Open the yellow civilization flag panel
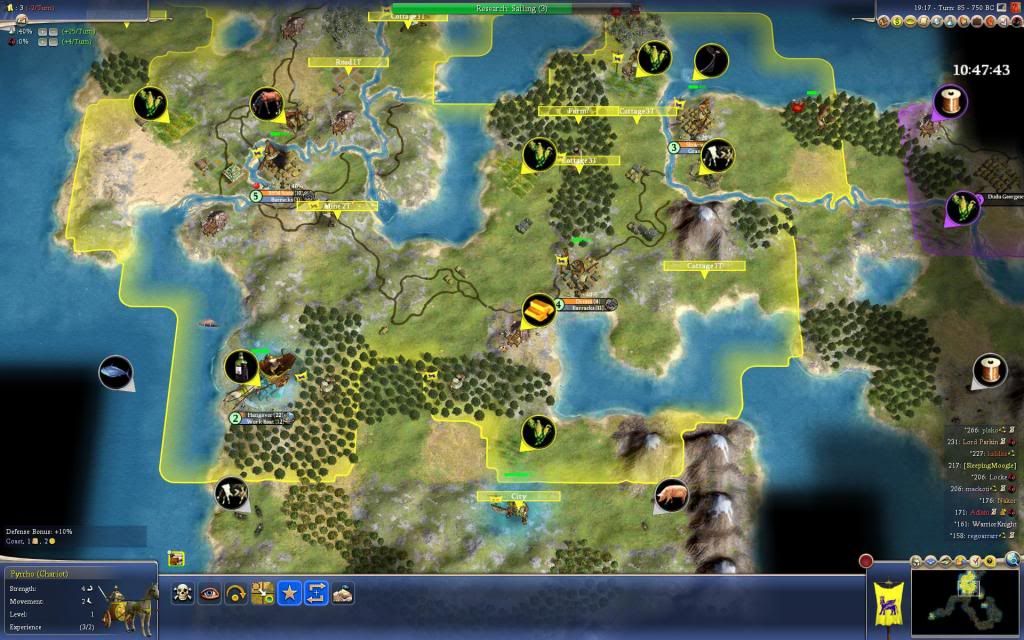This screenshot has width=1024, height=640. [x=886, y=598]
